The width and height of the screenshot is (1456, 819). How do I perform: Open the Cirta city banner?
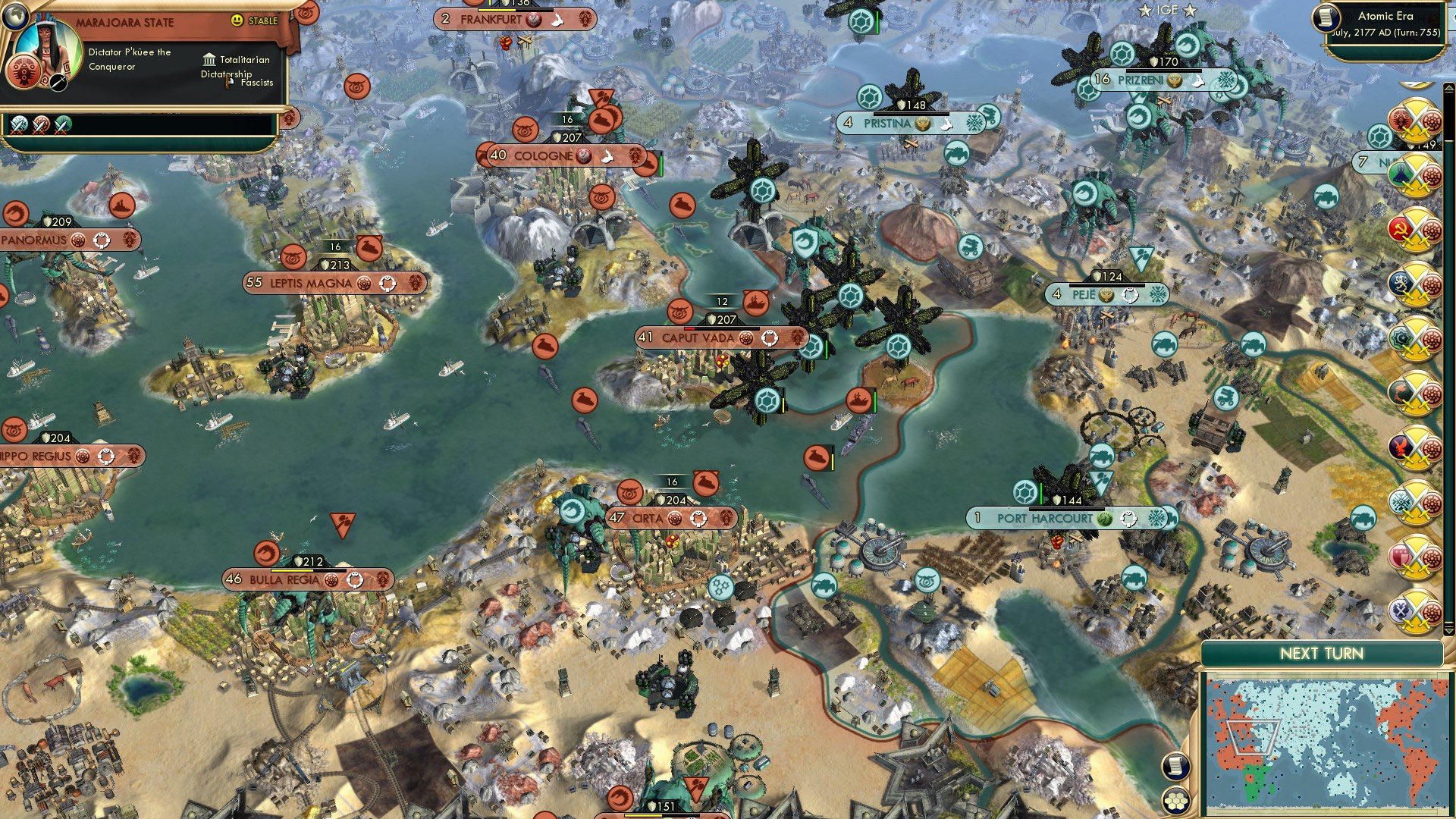click(x=647, y=518)
